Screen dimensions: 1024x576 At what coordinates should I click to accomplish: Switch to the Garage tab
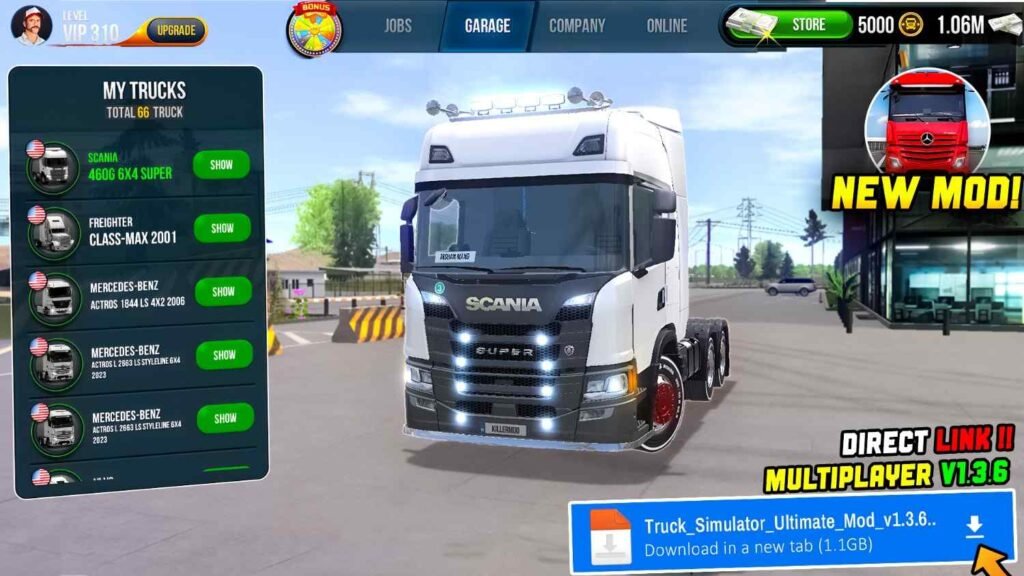click(x=487, y=26)
